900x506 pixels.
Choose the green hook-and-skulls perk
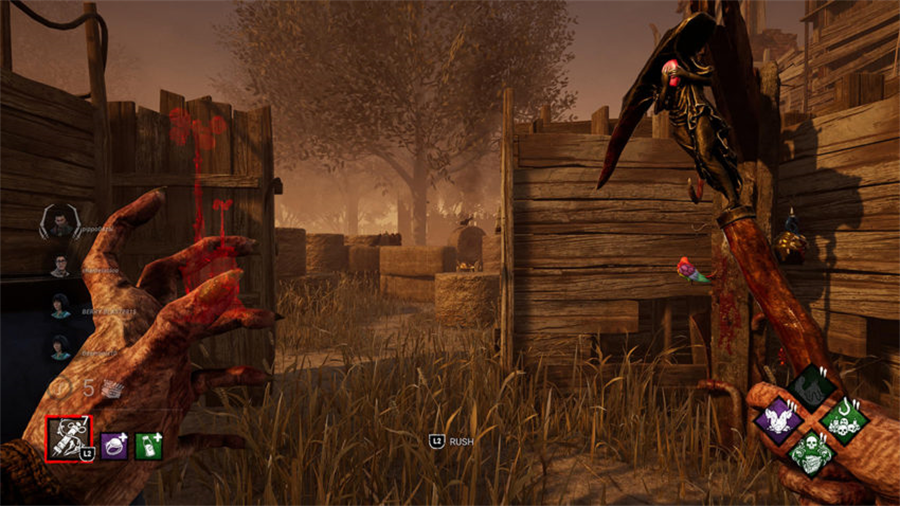pyautogui.click(x=844, y=418)
